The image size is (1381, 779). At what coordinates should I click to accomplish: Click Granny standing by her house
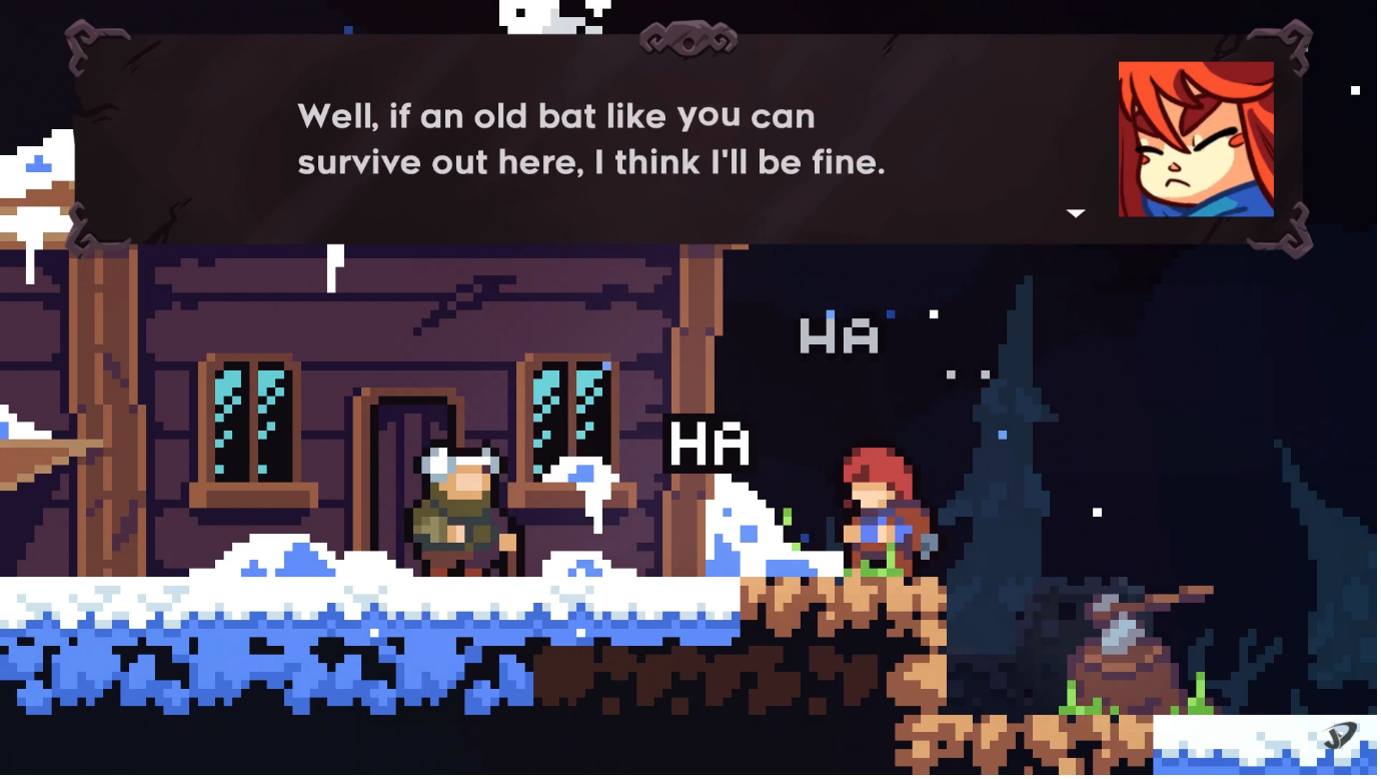(x=460, y=510)
